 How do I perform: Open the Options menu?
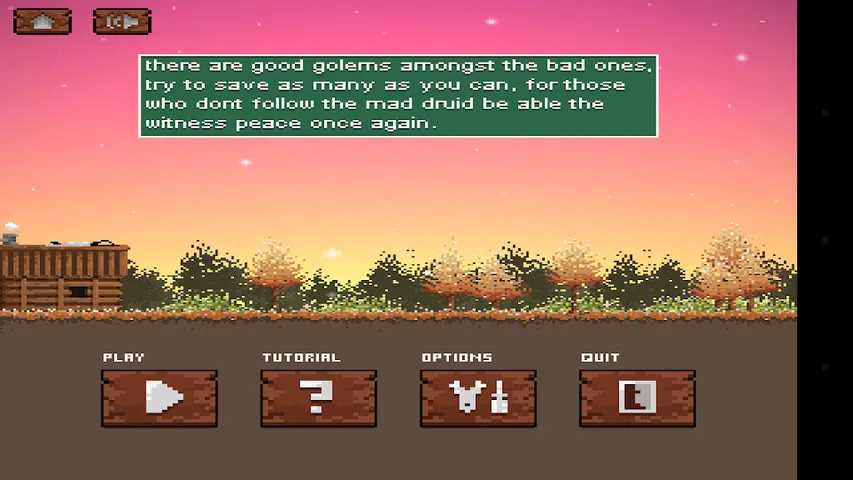coord(478,398)
